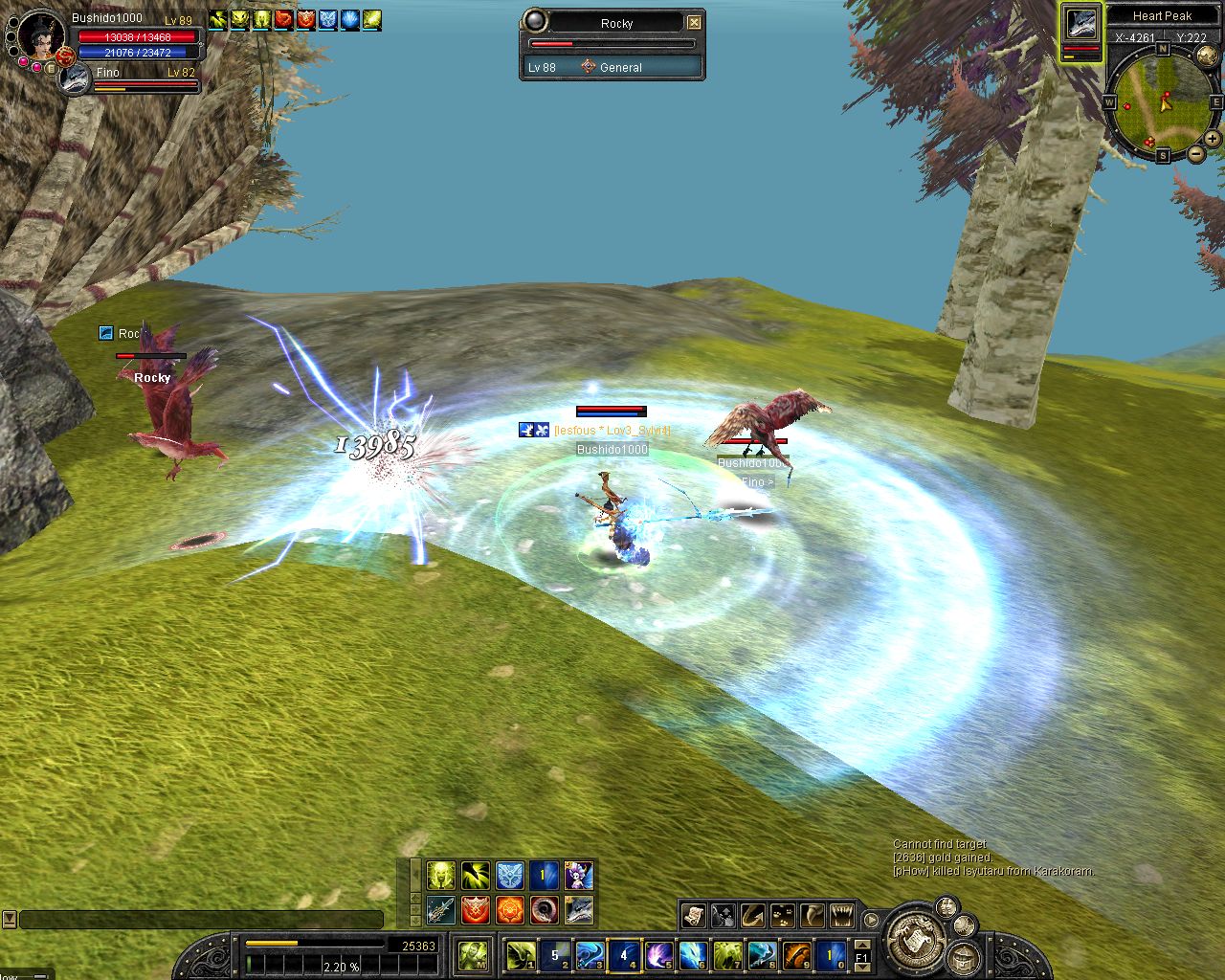Image resolution: width=1225 pixels, height=980 pixels.
Task: Close the Rocky target panel
Action: tap(694, 23)
